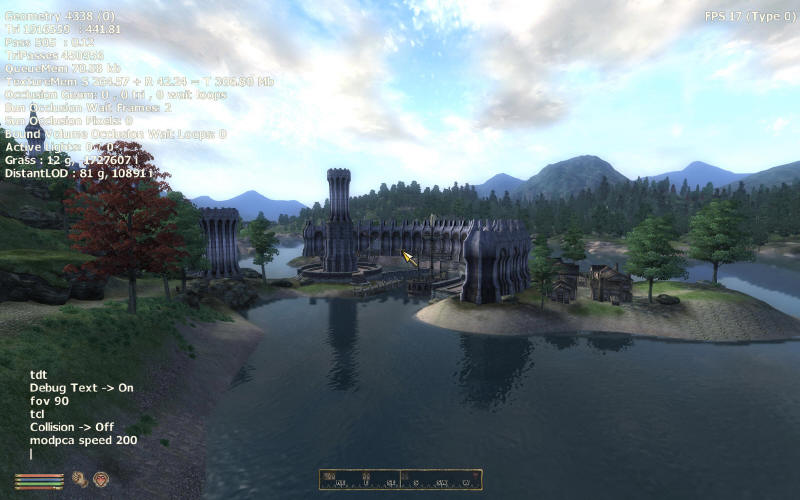The height and width of the screenshot is (500, 800).
Task: Select the active spell icon
Action: (100, 479)
